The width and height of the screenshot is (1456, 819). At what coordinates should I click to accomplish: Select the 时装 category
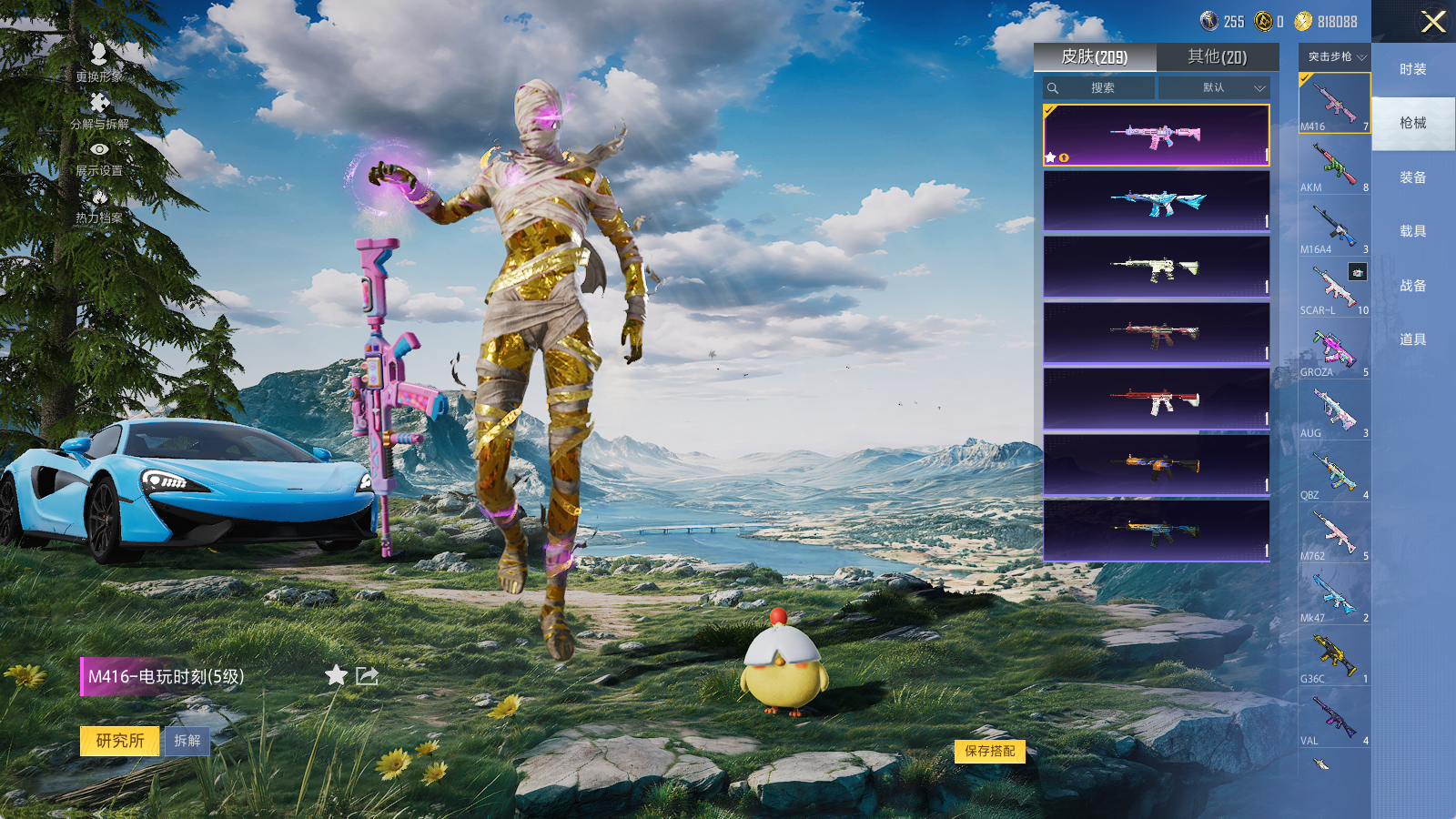point(1412,69)
